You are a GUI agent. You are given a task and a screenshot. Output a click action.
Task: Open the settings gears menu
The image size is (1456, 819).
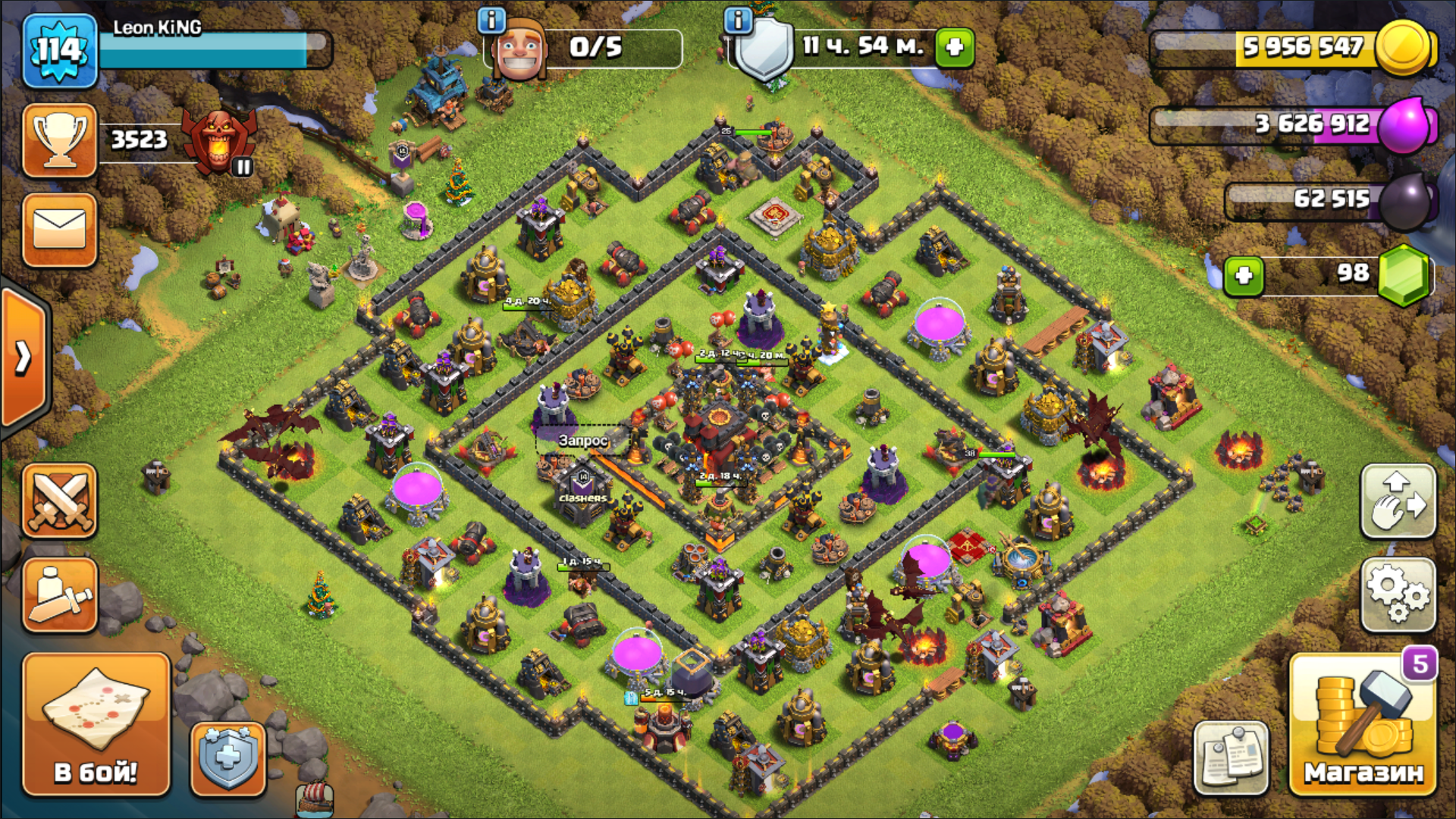pos(1398,595)
